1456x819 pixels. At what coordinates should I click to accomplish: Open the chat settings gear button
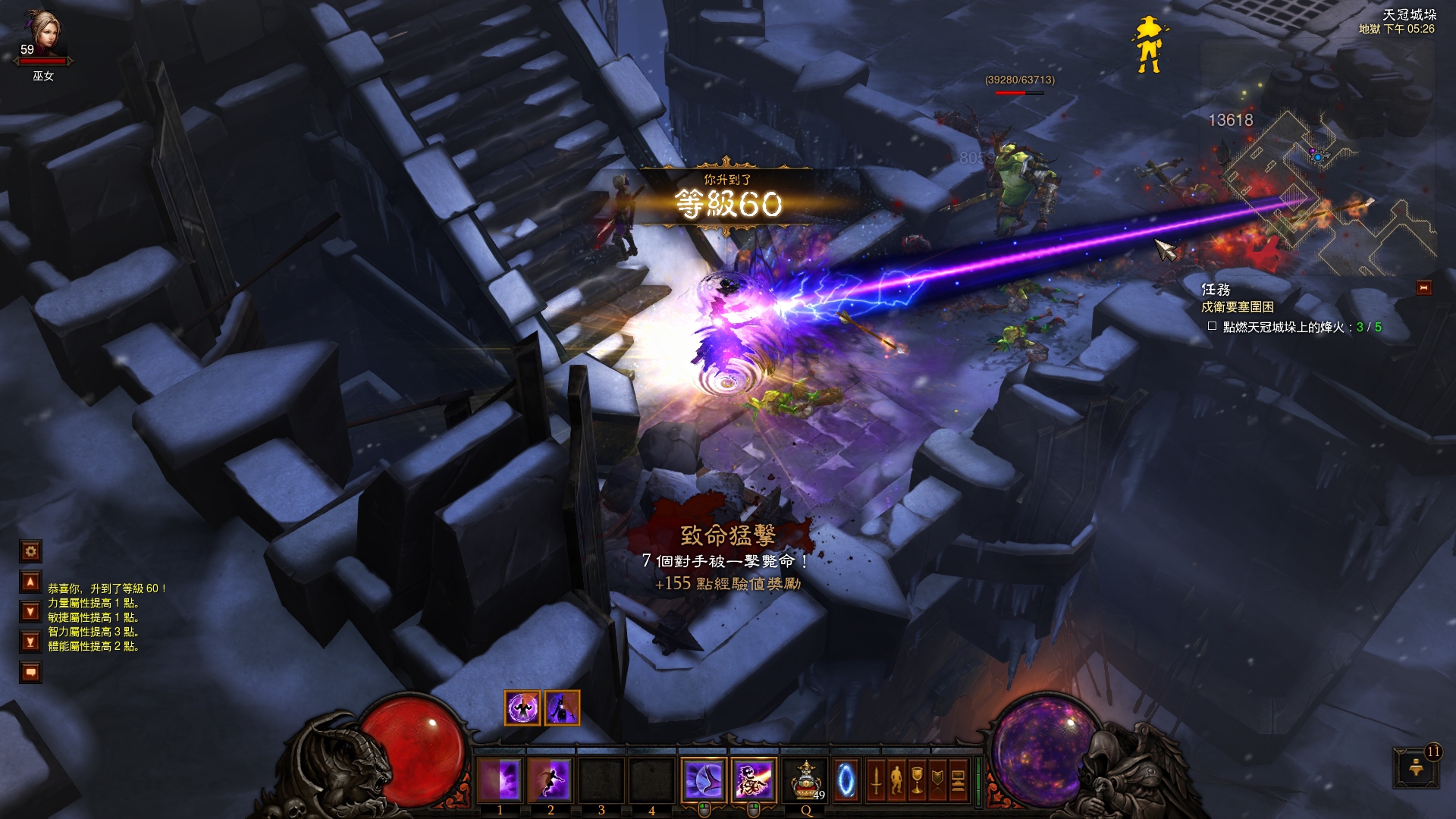[x=30, y=551]
